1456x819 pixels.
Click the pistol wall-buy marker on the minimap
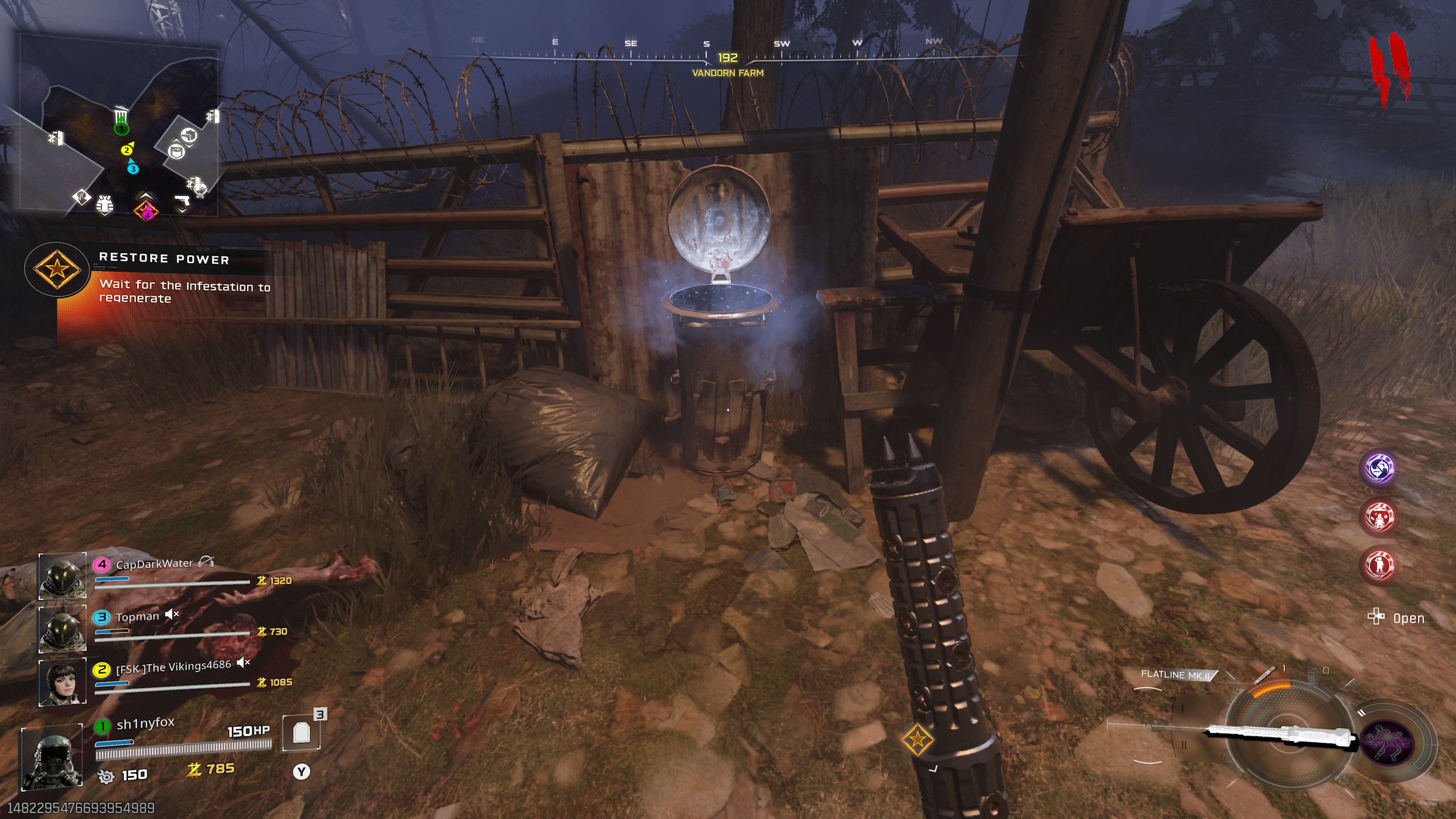coord(181,200)
